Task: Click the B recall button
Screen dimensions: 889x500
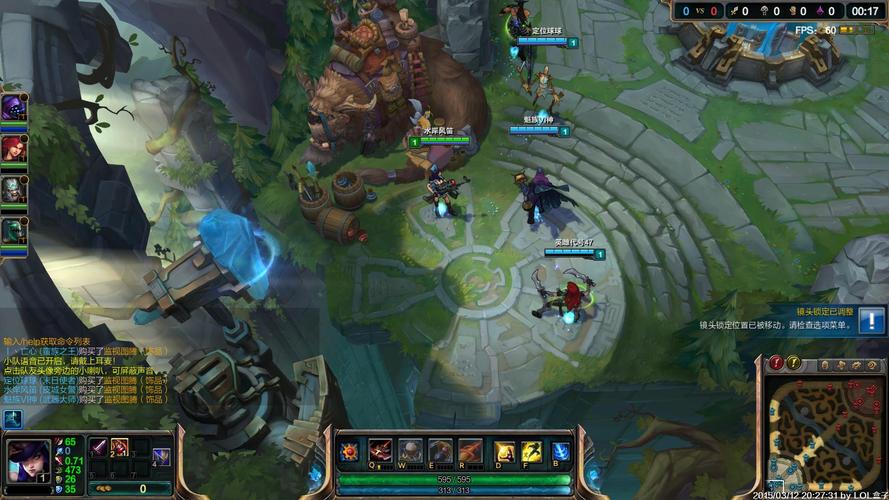Action: pos(560,451)
